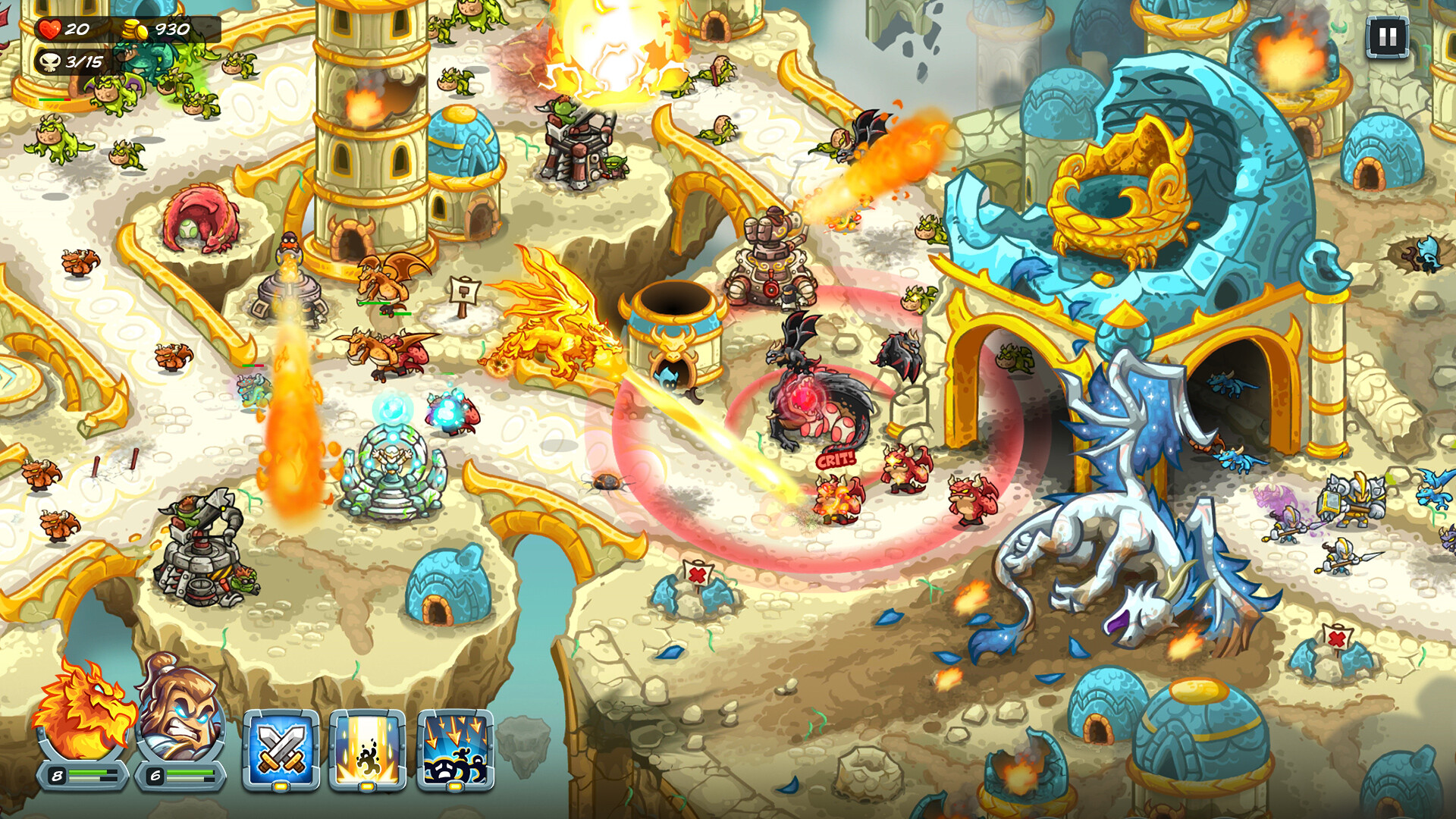This screenshot has width=1456, height=819.
Task: Select the flamethrower tower near the left path
Action: (292, 296)
